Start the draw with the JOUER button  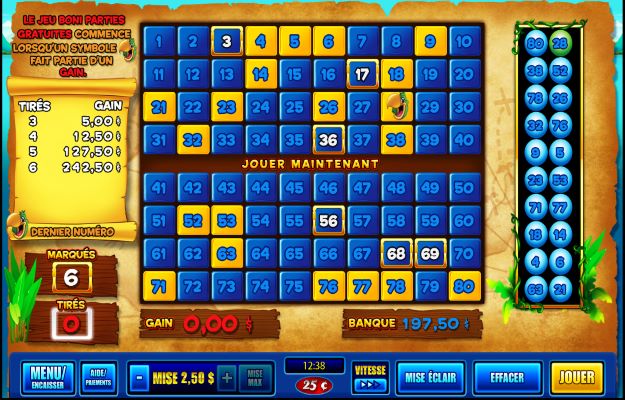coord(576,378)
